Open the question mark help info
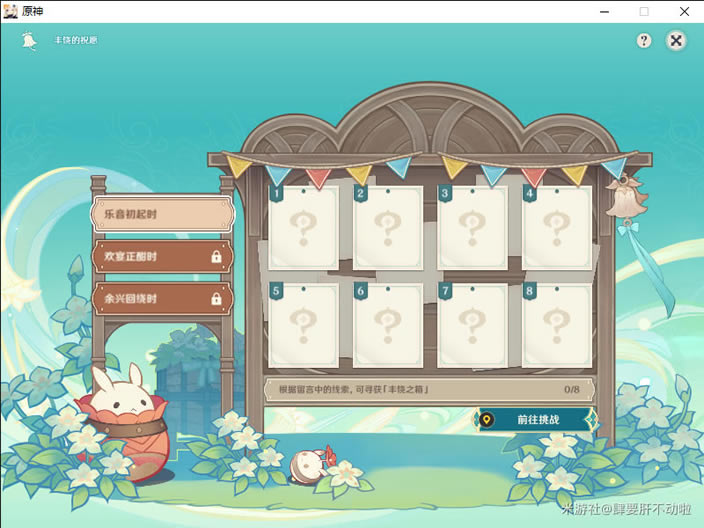Image resolution: width=704 pixels, height=528 pixels. pyautogui.click(x=644, y=40)
